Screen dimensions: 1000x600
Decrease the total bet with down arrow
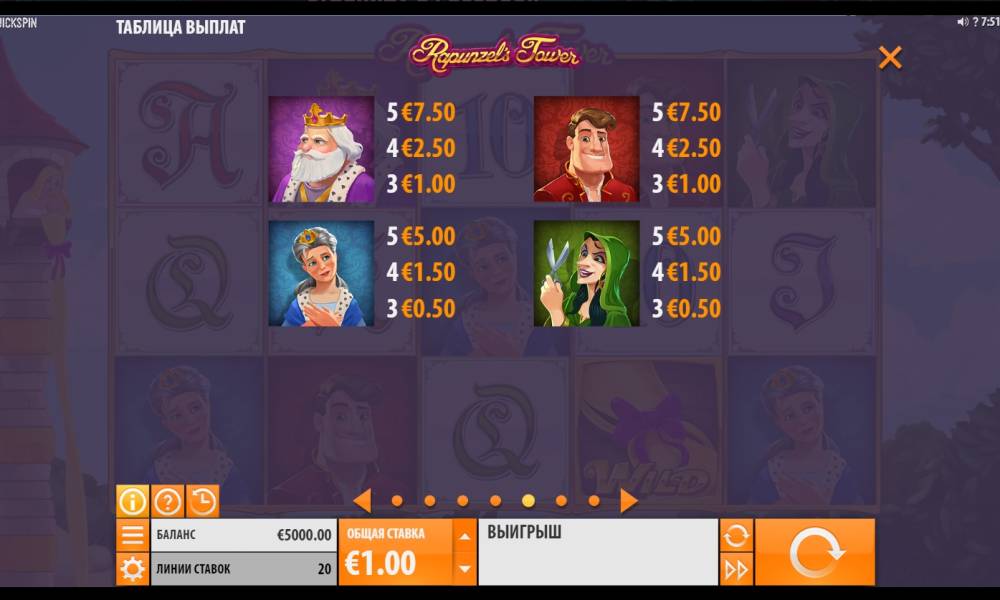point(464,568)
